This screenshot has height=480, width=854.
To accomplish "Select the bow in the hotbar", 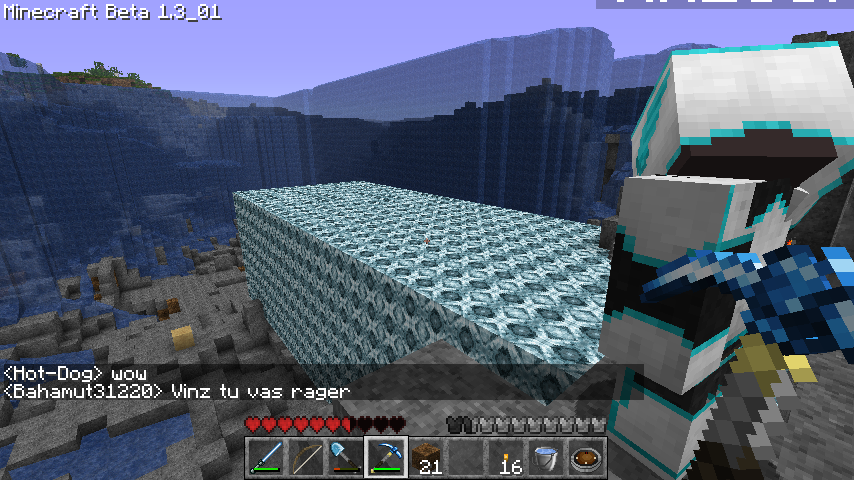I will coord(305,458).
